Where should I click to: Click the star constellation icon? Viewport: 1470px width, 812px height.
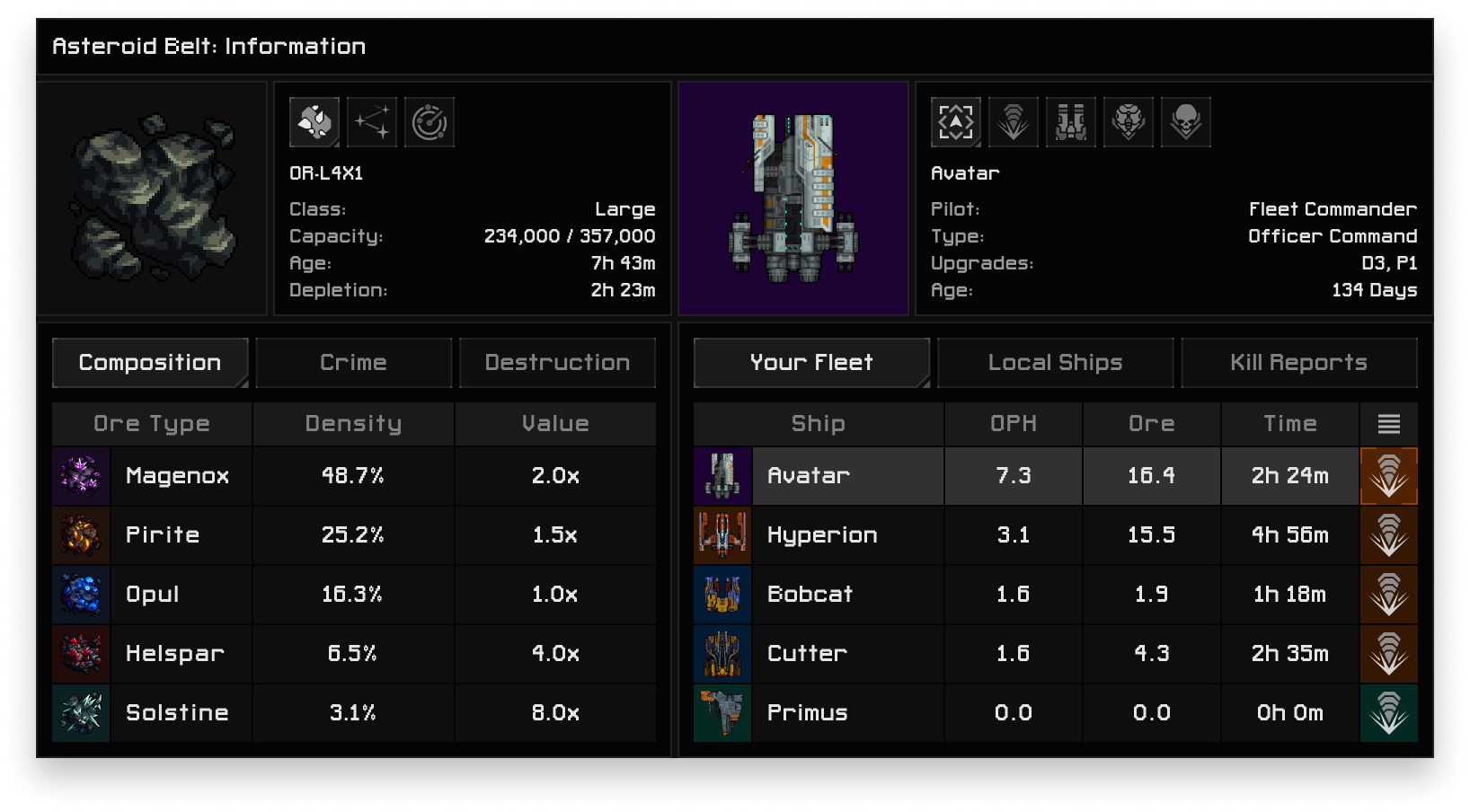pos(372,122)
